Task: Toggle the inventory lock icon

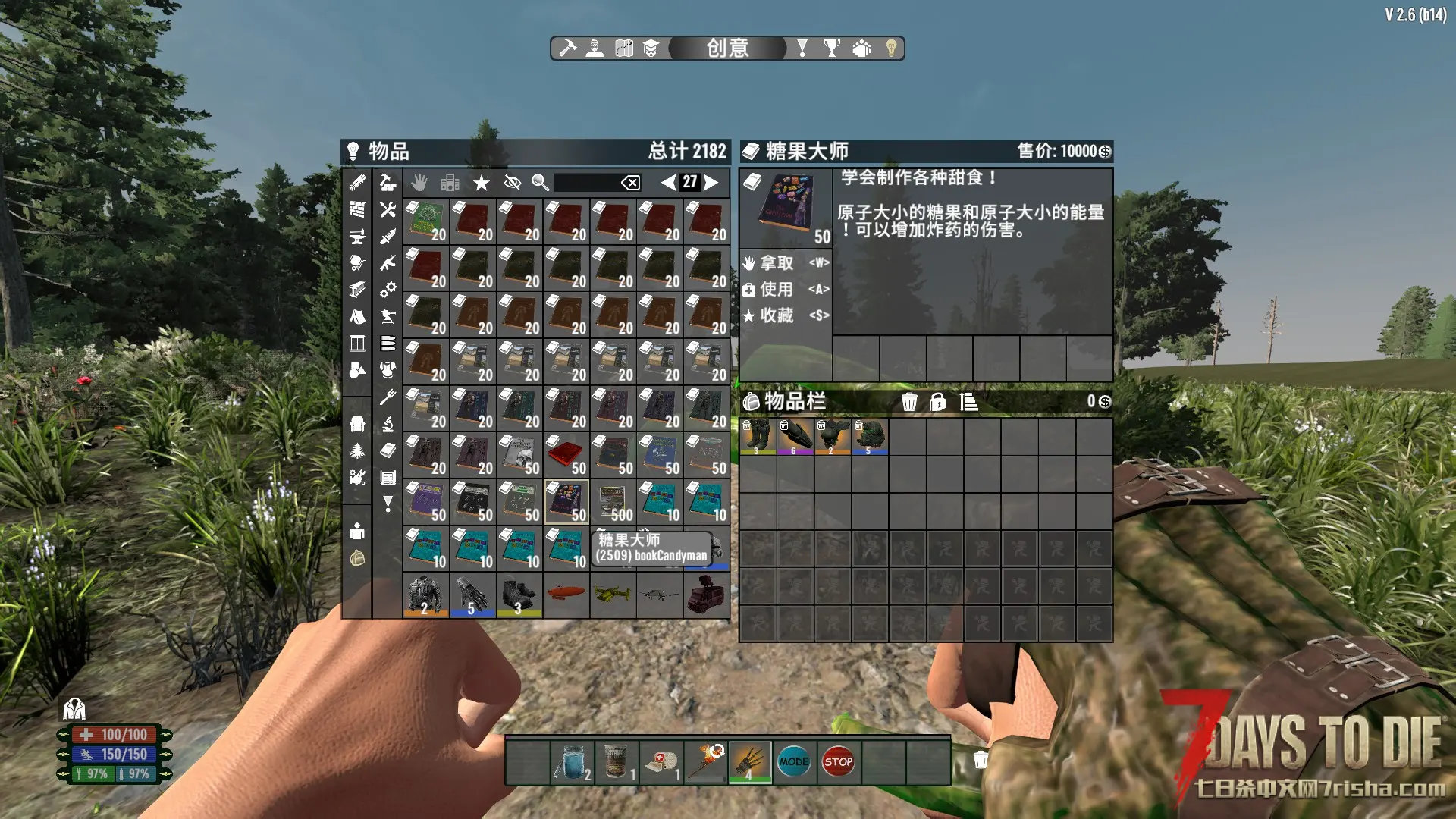Action: click(x=937, y=402)
